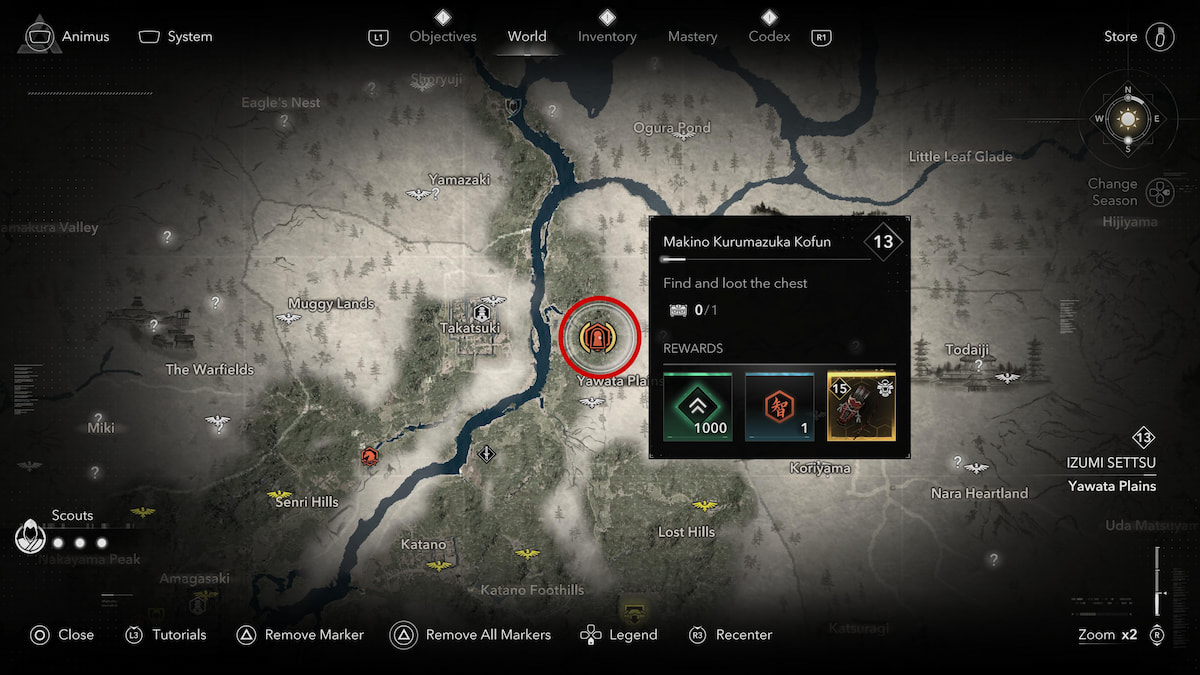The image size is (1200, 675).
Task: Select the gold legendary gear reward tile
Action: [x=861, y=407]
